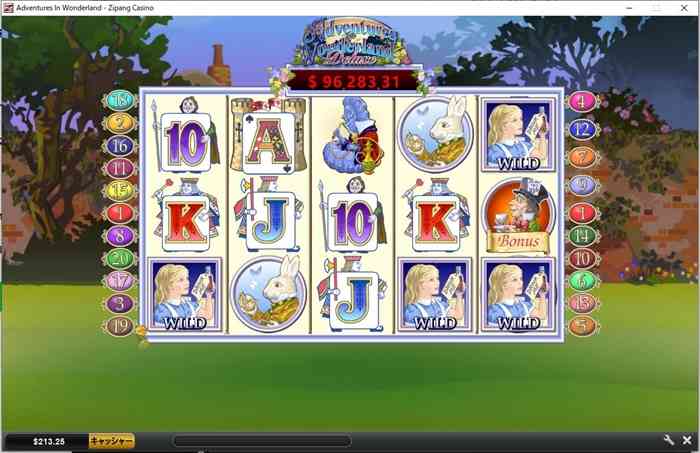The image size is (700, 453).
Task: Minimize the Zipang Casino window
Action: tap(627, 7)
